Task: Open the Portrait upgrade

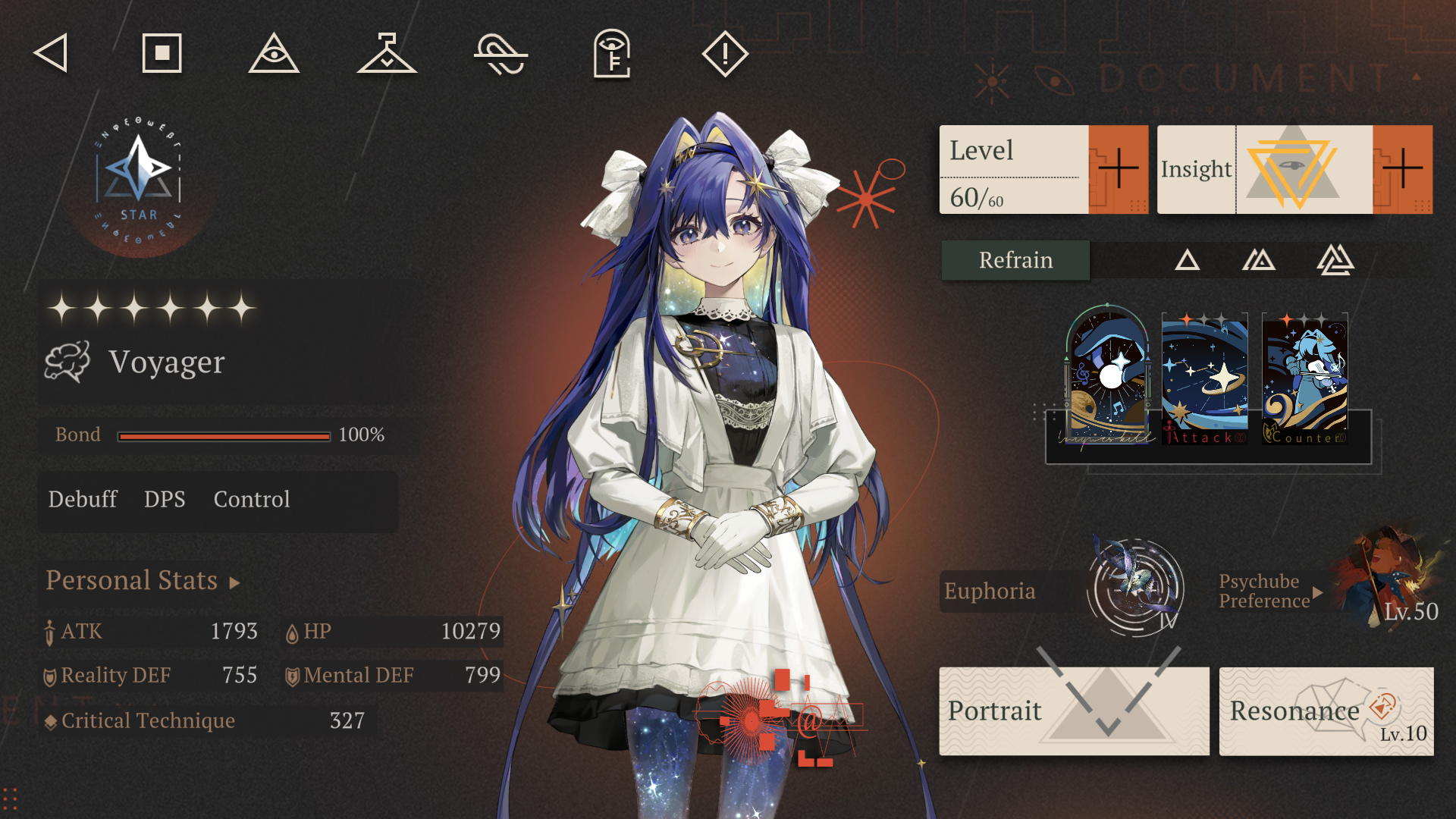Action: pos(1074,711)
